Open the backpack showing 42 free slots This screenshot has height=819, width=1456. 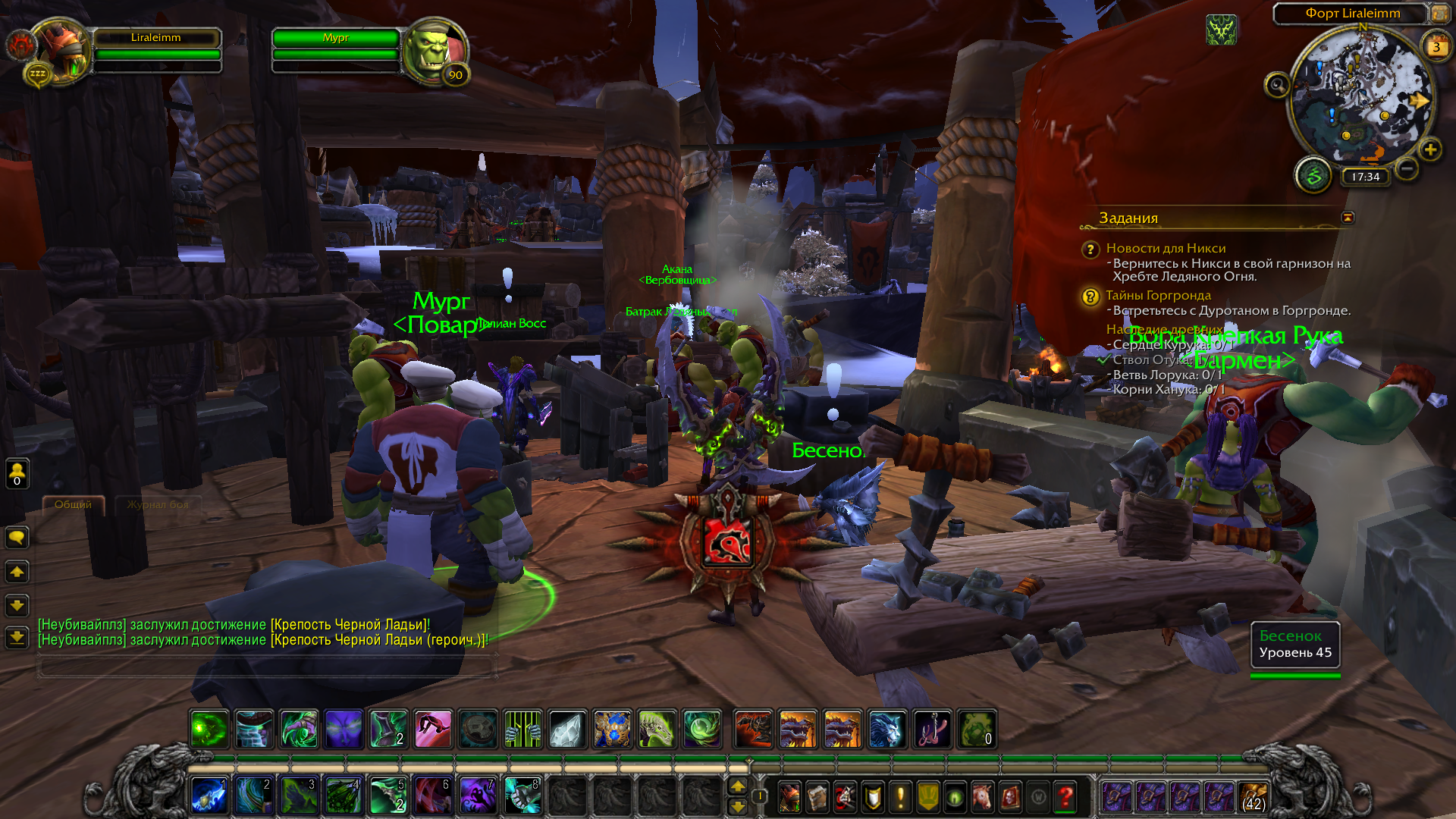[x=1254, y=798]
